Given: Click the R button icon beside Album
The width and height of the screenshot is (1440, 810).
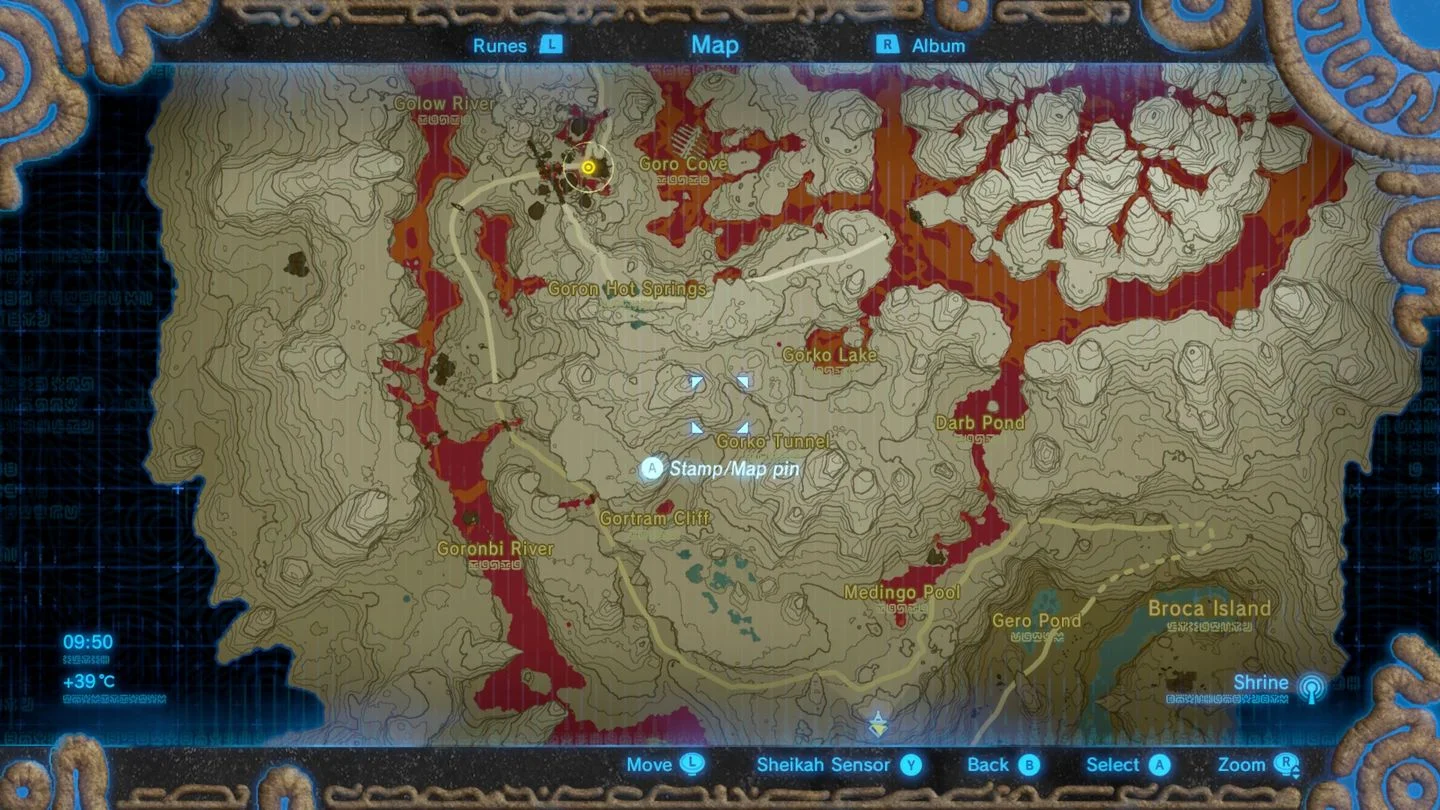Looking at the screenshot, I should [886, 45].
